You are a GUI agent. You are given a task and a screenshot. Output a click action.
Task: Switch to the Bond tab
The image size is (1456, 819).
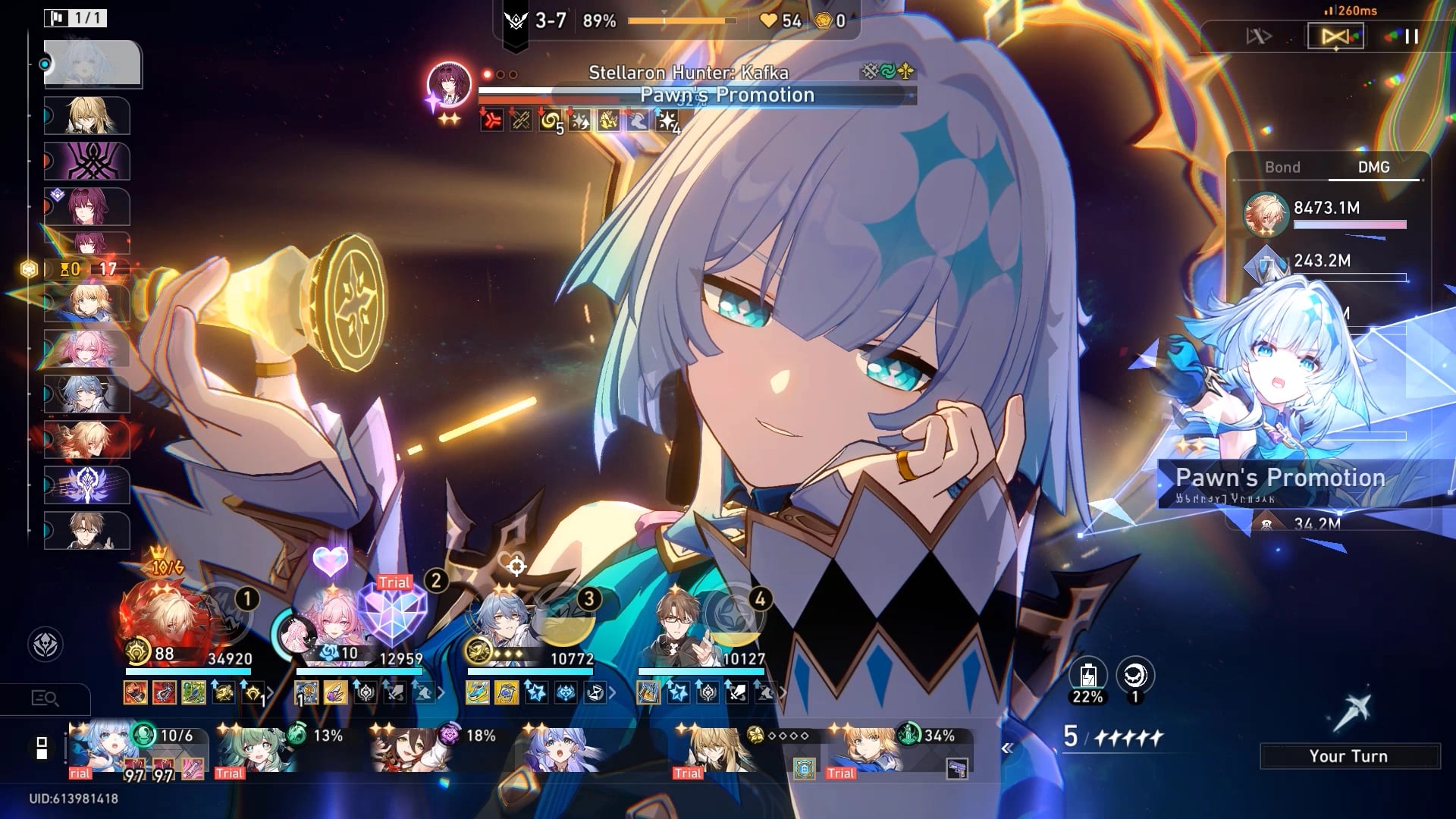click(1282, 168)
